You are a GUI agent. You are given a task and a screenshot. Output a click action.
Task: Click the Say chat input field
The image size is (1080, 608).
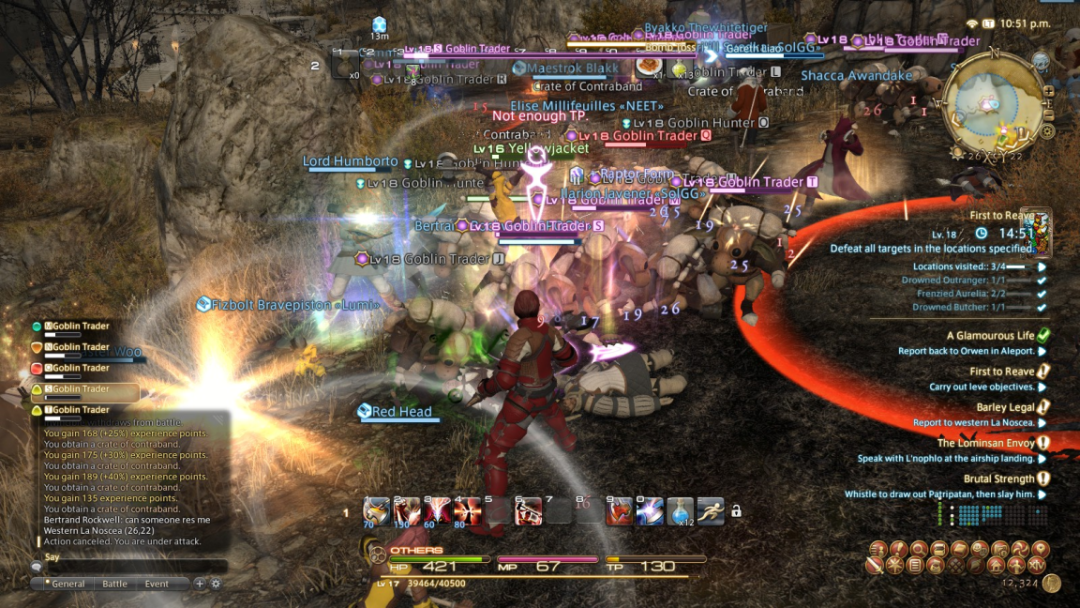coord(130,568)
